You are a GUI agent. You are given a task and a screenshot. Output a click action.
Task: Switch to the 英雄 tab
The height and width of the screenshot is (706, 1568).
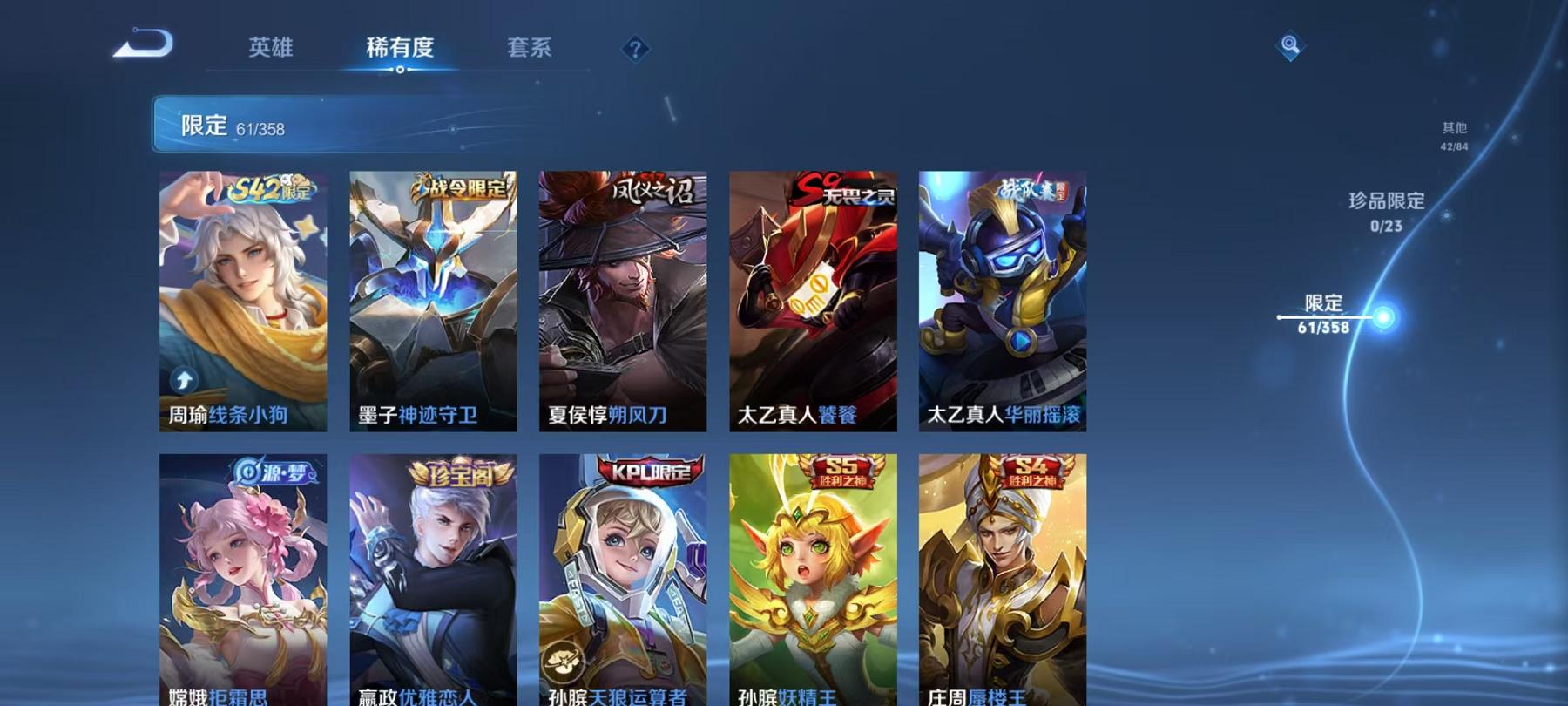point(271,50)
